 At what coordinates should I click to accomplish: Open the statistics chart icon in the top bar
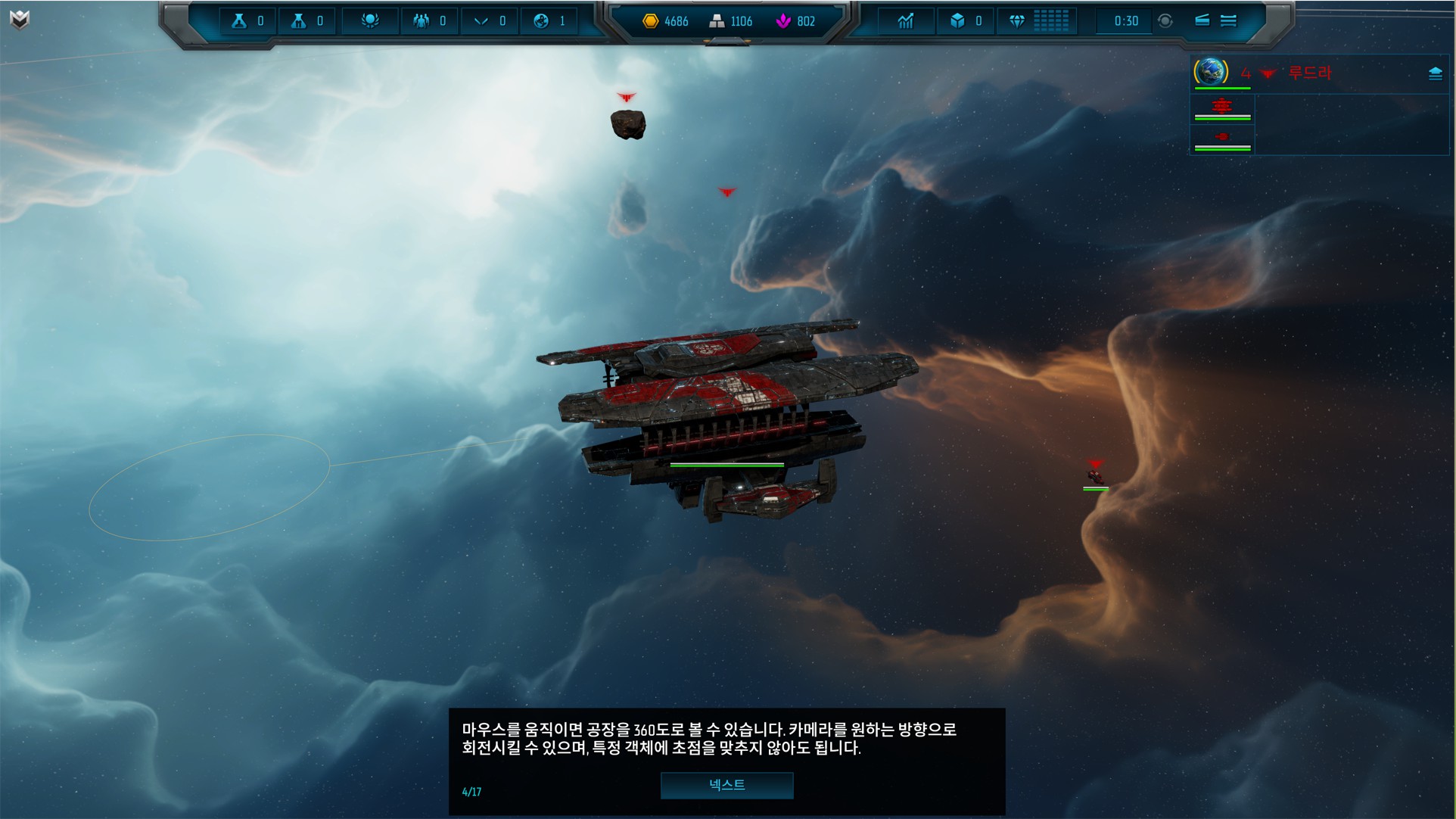(x=906, y=21)
